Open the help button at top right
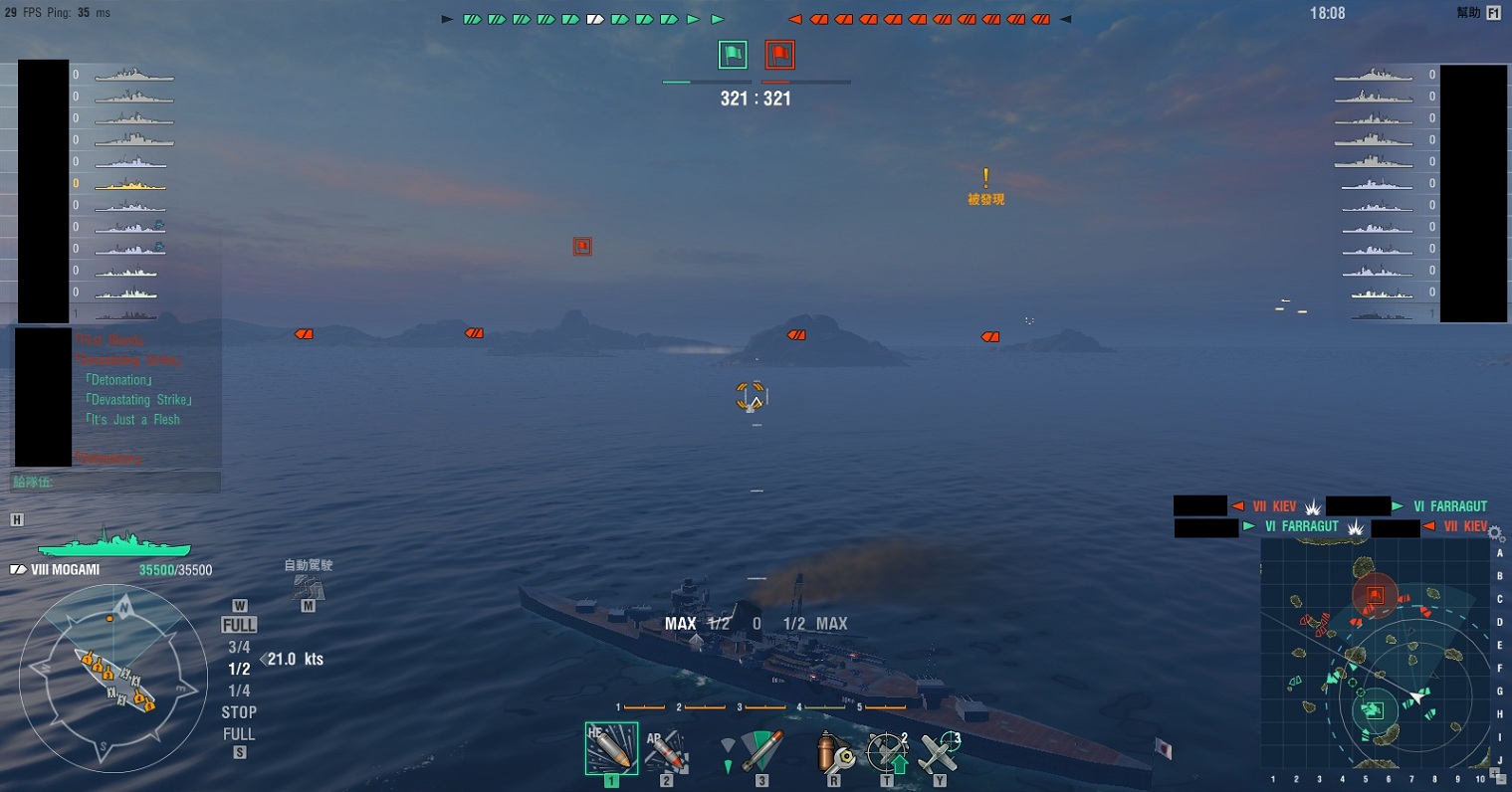This screenshot has width=1512, height=792. 1493,14
